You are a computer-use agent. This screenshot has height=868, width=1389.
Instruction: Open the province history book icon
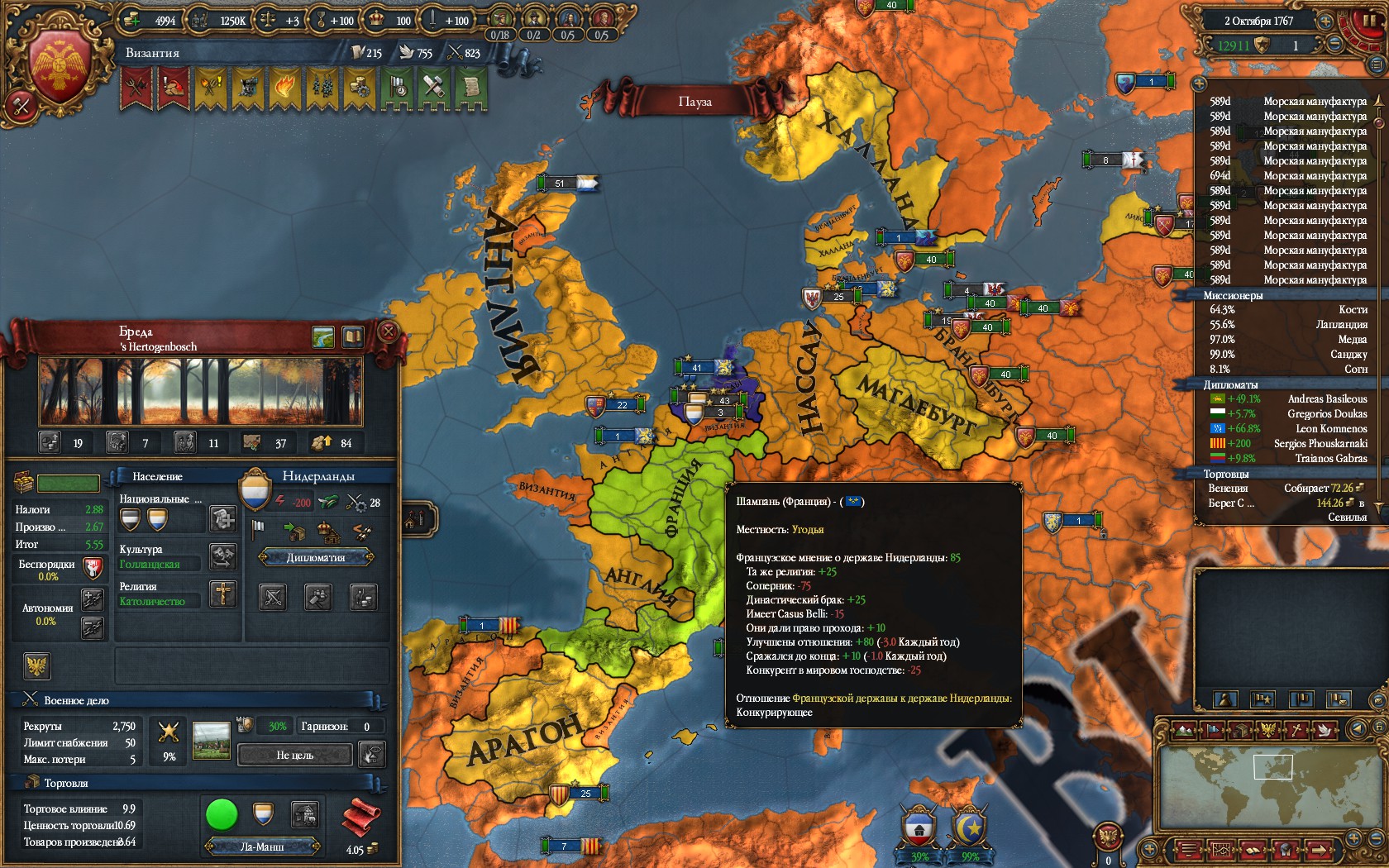pyautogui.click(x=353, y=336)
